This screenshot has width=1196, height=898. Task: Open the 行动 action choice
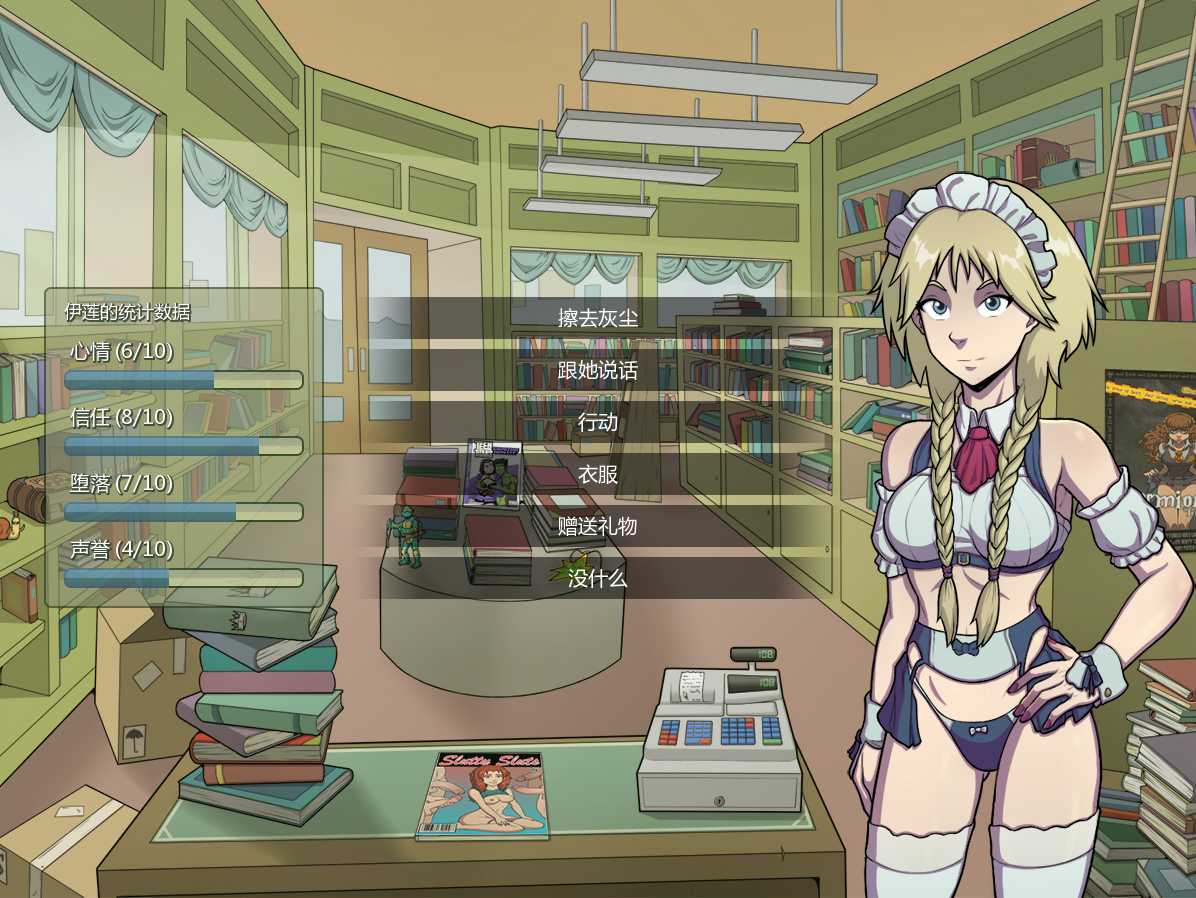(597, 422)
